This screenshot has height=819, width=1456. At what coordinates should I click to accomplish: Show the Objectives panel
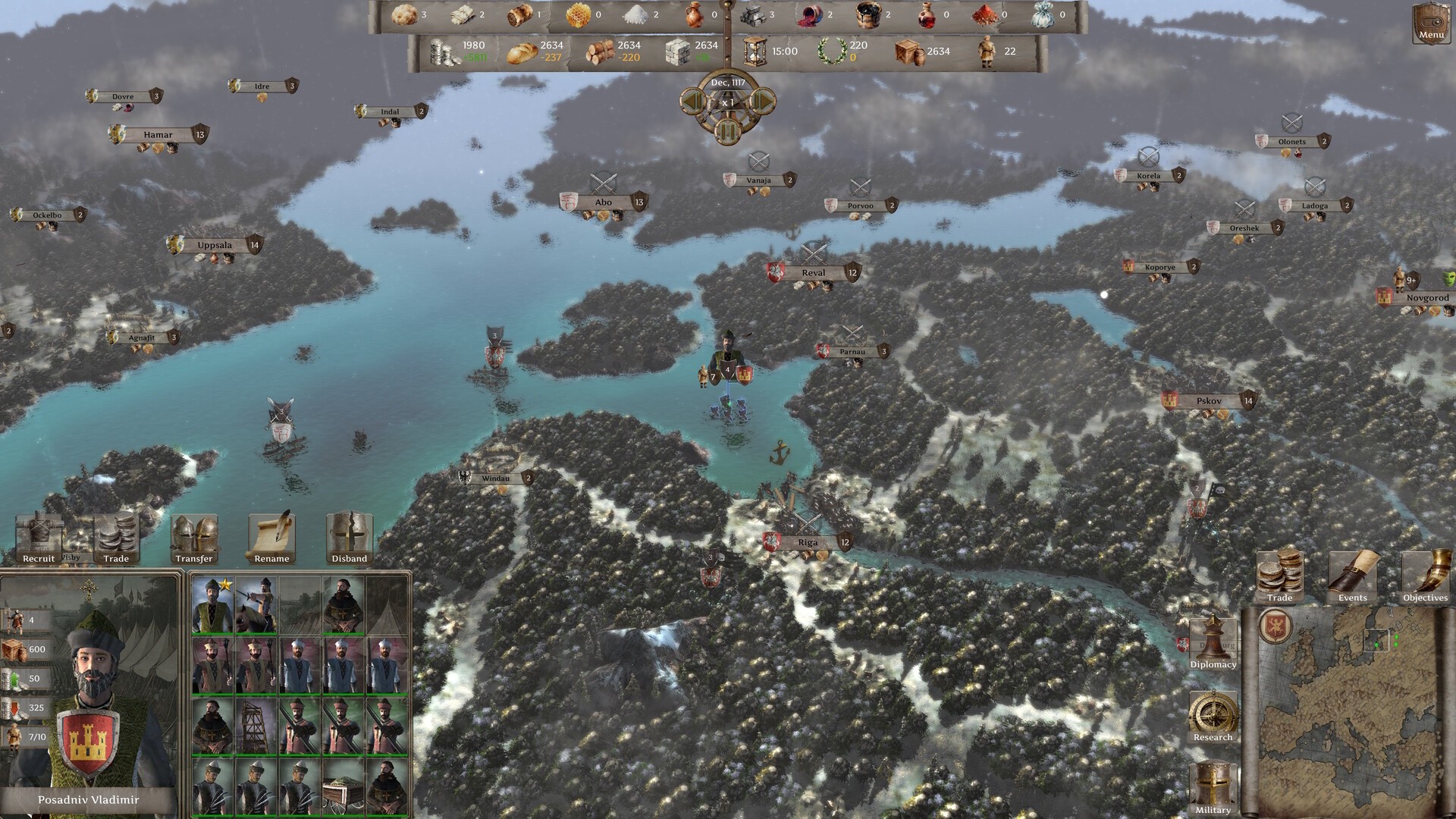[x=1425, y=576]
